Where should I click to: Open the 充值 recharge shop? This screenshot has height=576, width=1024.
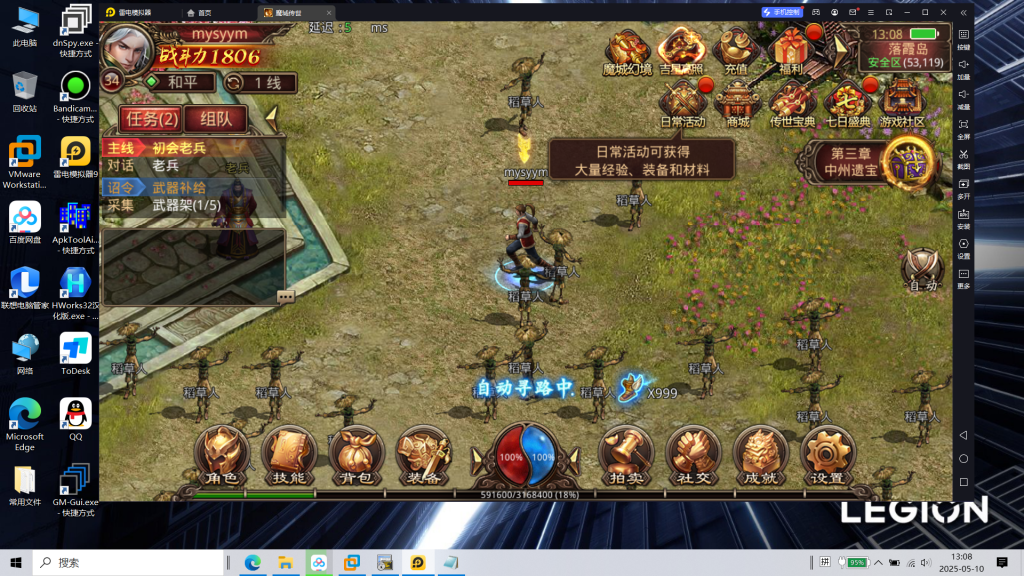(x=736, y=52)
